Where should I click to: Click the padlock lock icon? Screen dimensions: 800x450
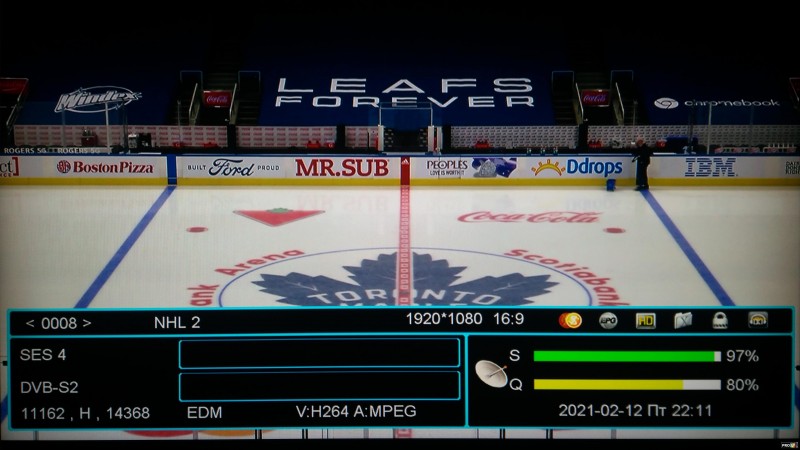[720, 321]
